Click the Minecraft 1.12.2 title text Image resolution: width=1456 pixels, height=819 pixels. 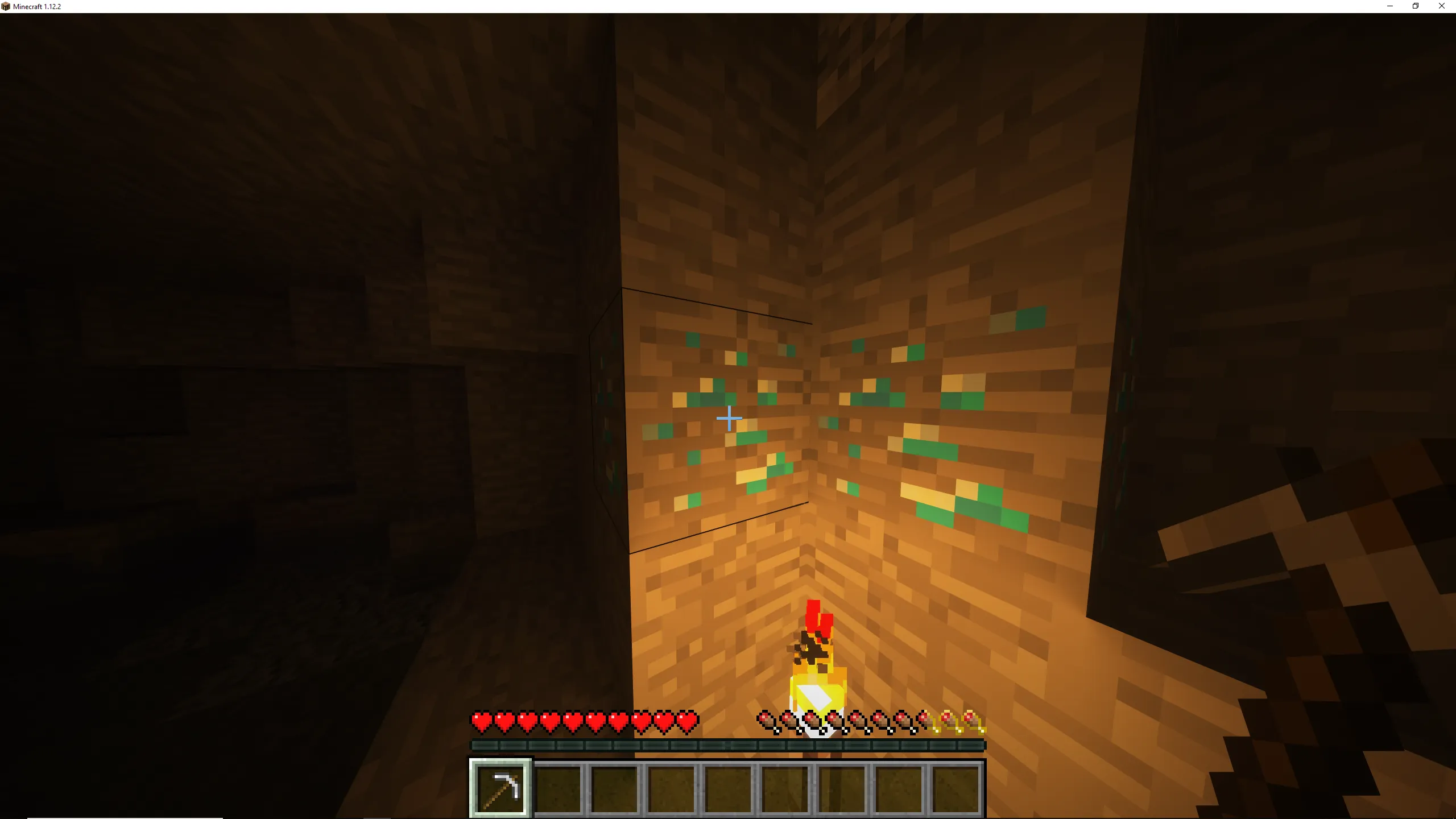pos(36,6)
